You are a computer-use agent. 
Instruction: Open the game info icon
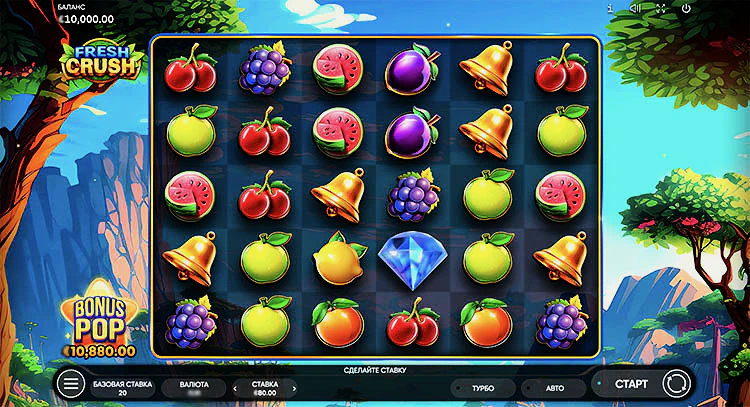610,8
